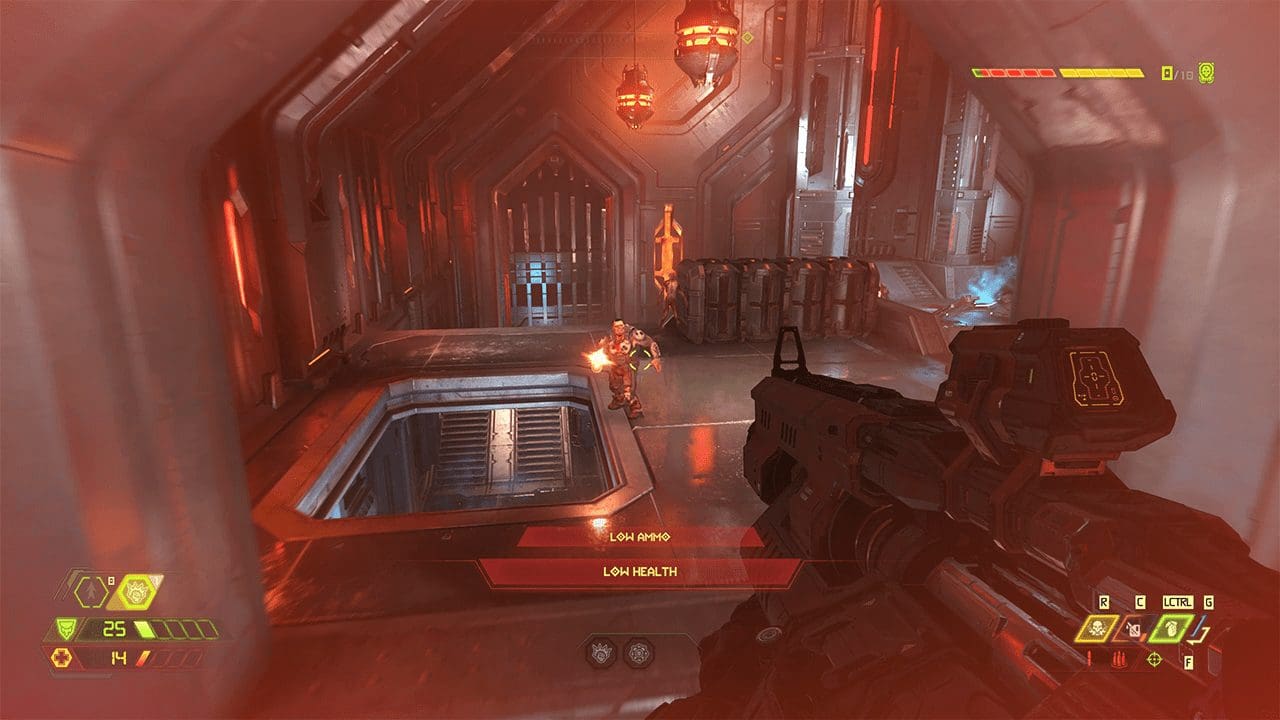Click the green armor shield icon
1280x720 pixels.
(x=66, y=629)
